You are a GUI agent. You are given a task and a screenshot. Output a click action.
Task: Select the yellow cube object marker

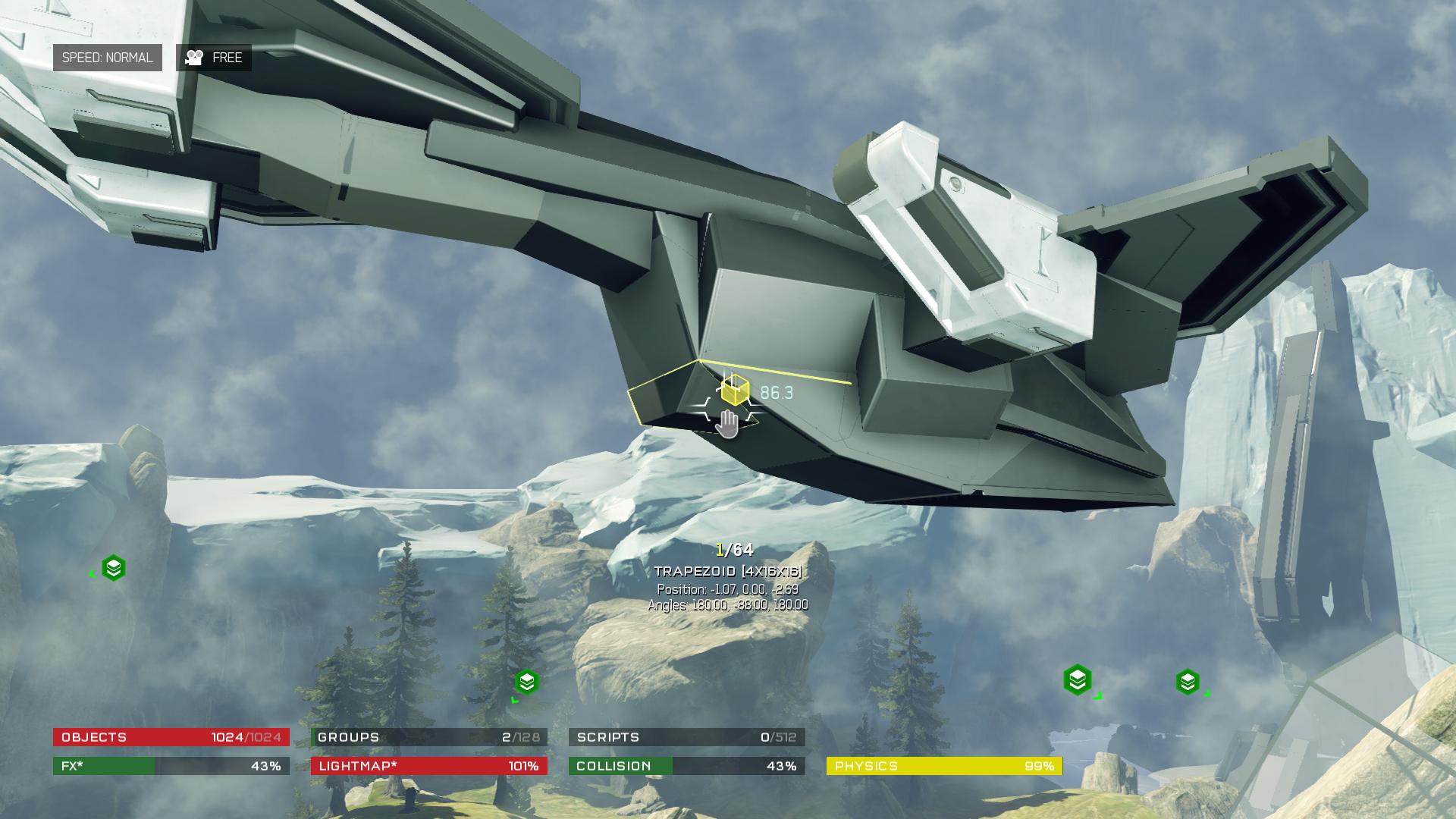[x=734, y=391]
